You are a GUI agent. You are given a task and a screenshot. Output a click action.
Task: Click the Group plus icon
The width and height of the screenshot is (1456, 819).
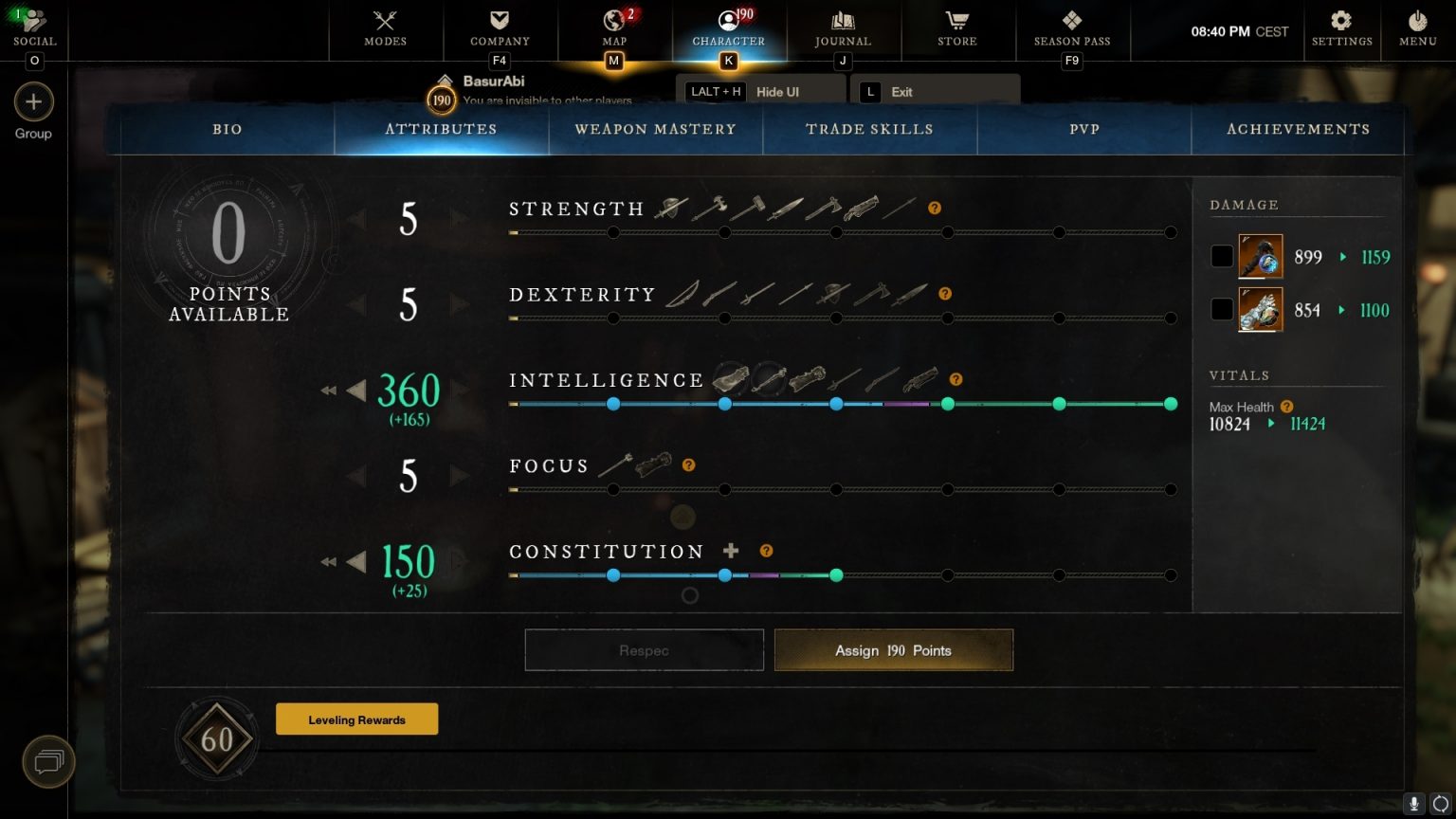[x=33, y=101]
